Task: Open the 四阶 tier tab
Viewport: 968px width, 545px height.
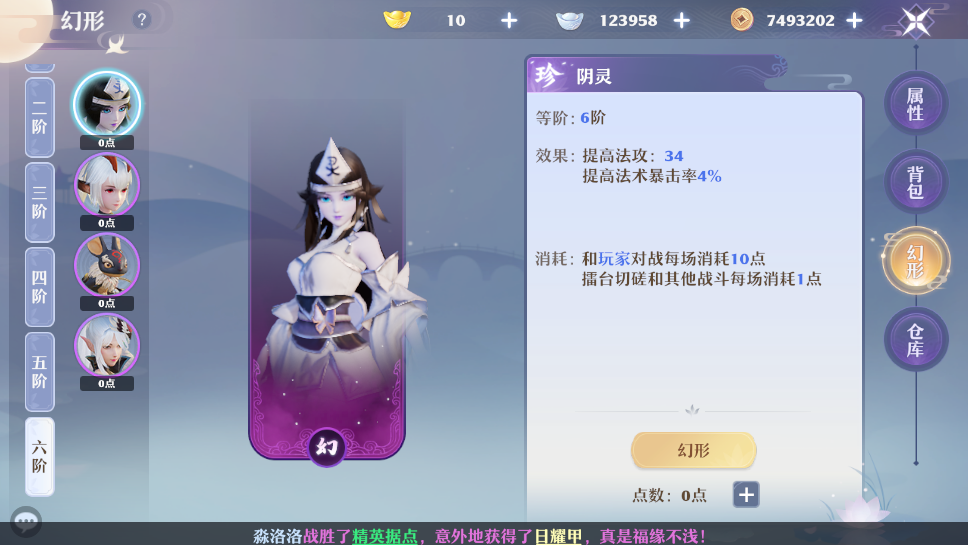Action: (x=39, y=288)
